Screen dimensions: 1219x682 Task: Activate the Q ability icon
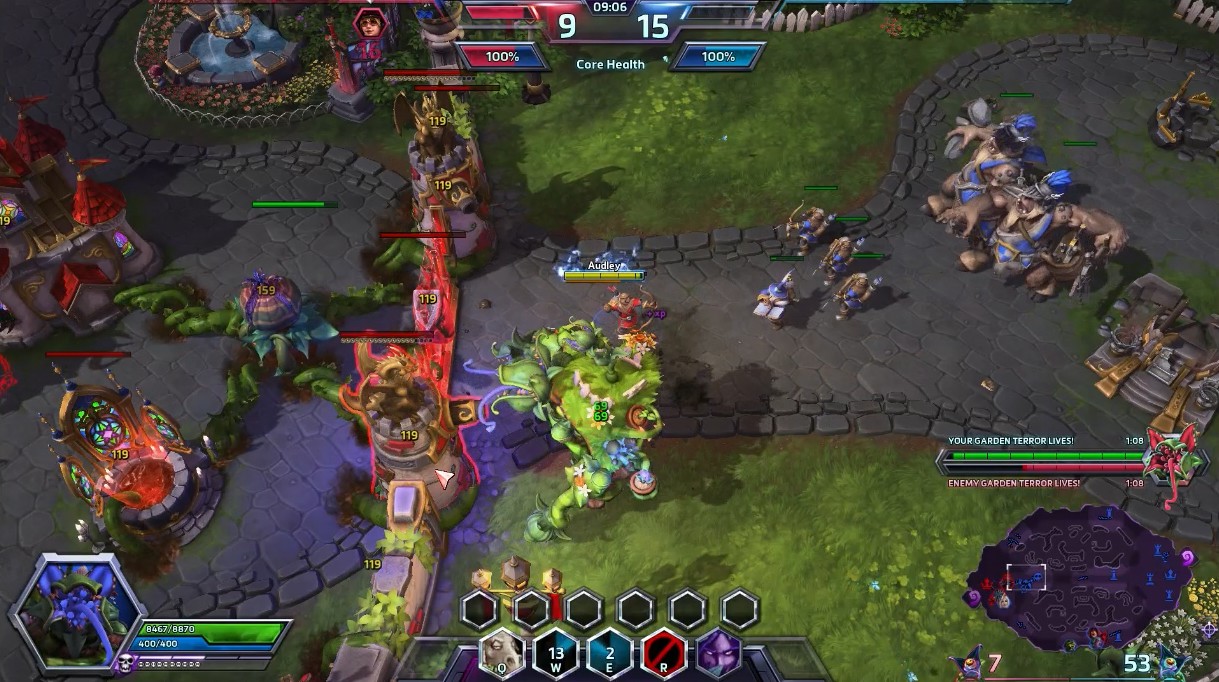coord(503,653)
